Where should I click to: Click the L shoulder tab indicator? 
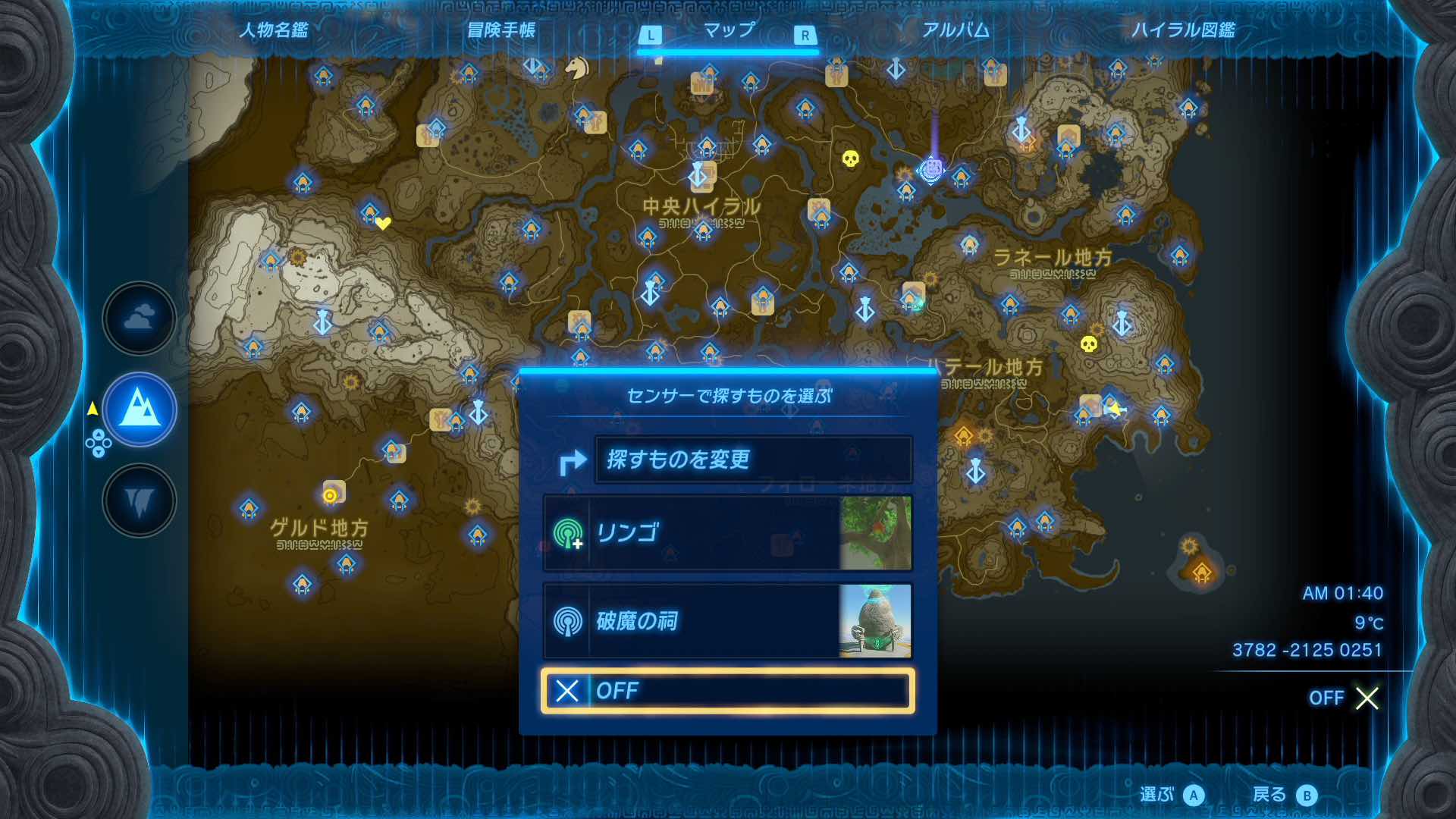(651, 33)
